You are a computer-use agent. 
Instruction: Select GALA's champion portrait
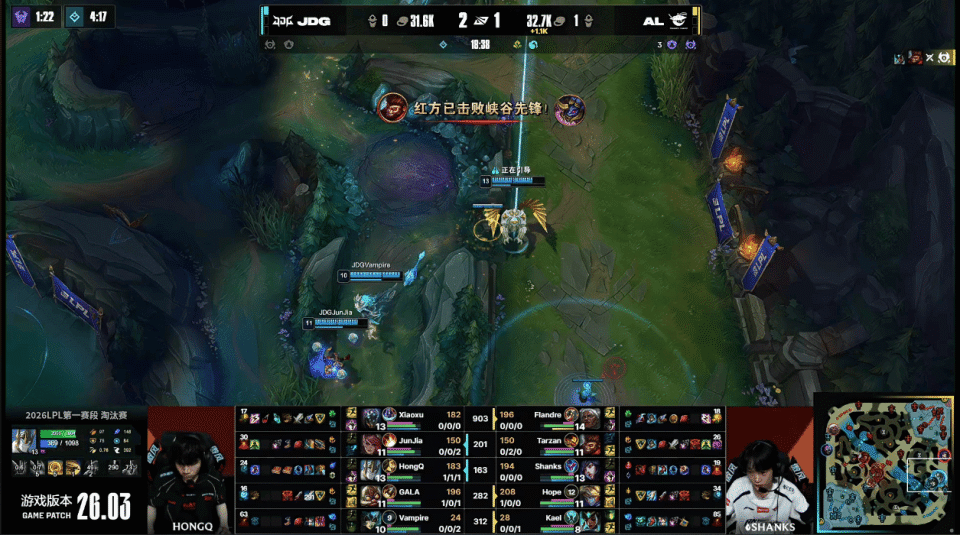point(372,493)
